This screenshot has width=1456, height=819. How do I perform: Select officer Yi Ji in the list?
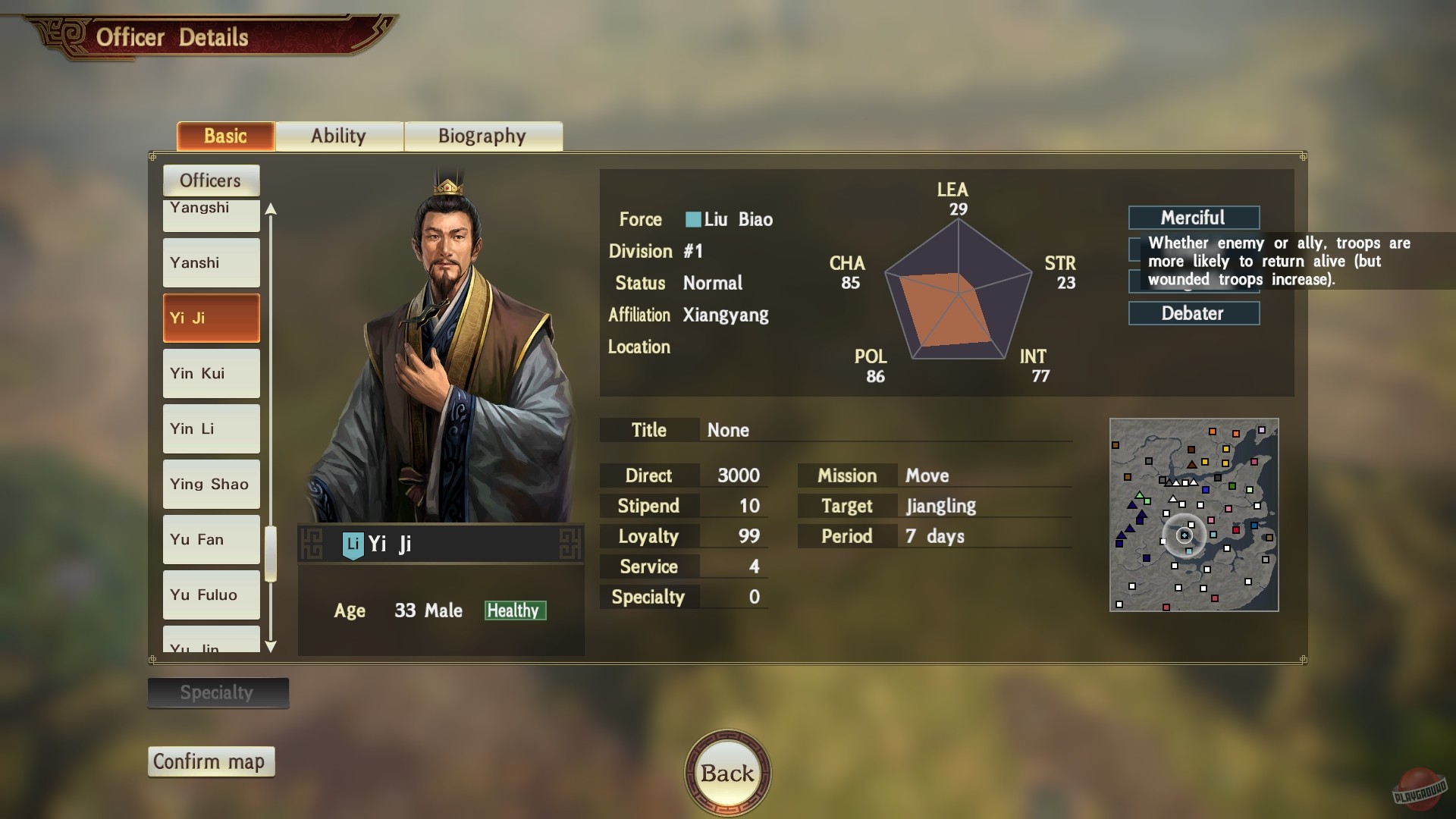coord(211,318)
